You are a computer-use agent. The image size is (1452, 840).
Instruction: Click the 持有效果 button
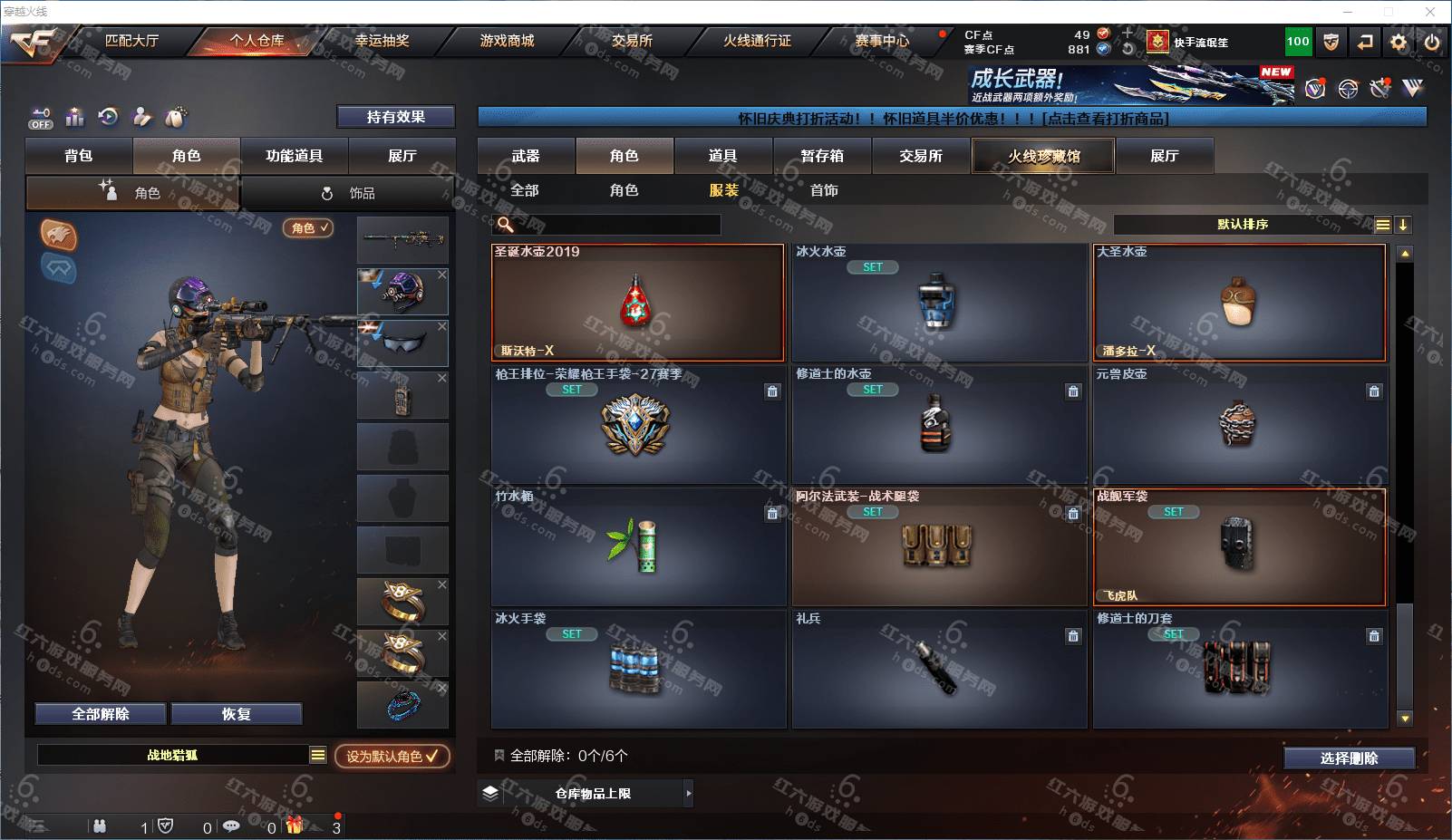pos(395,117)
